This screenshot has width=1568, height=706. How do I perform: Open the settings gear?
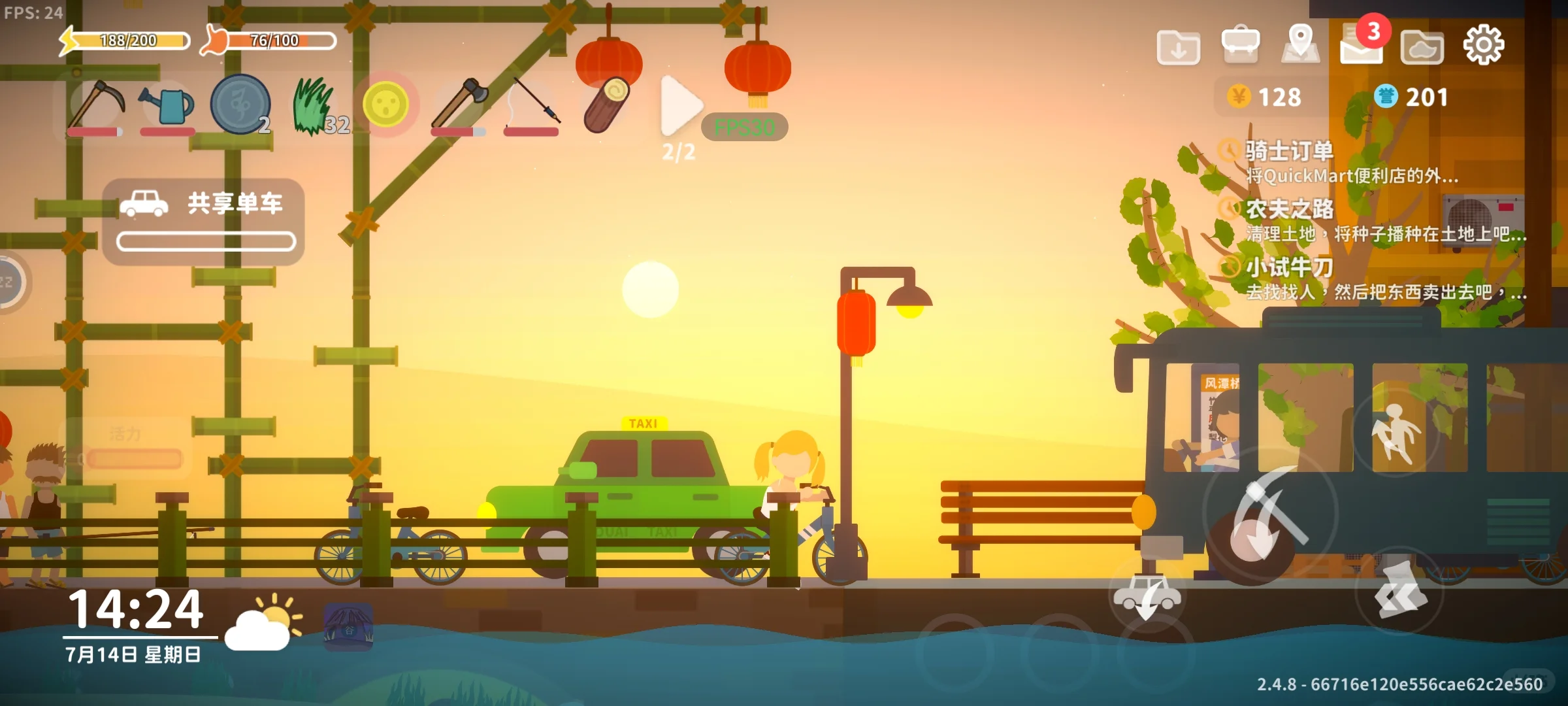(x=1483, y=44)
